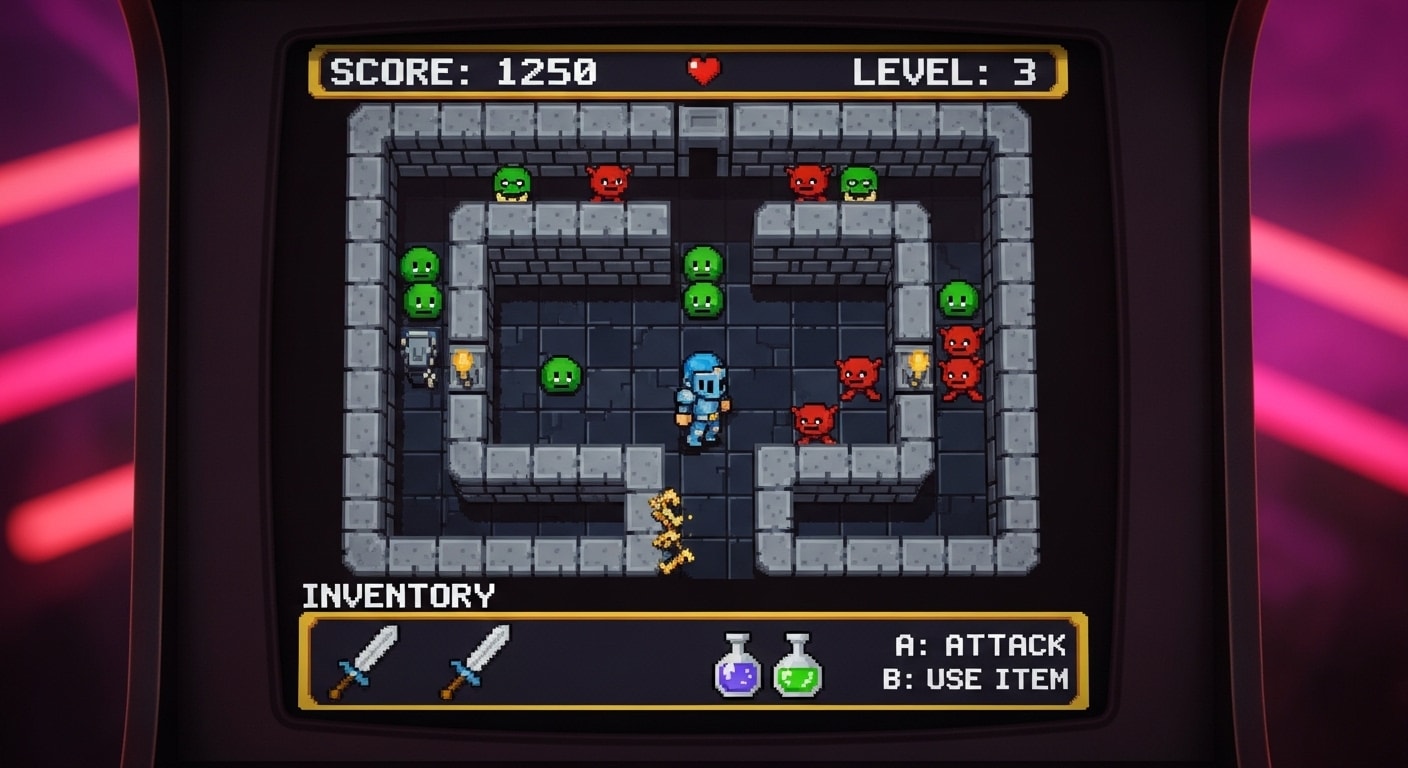The height and width of the screenshot is (768, 1408).
Task: Choose the green potion inventory item
Action: pyautogui.click(x=797, y=666)
